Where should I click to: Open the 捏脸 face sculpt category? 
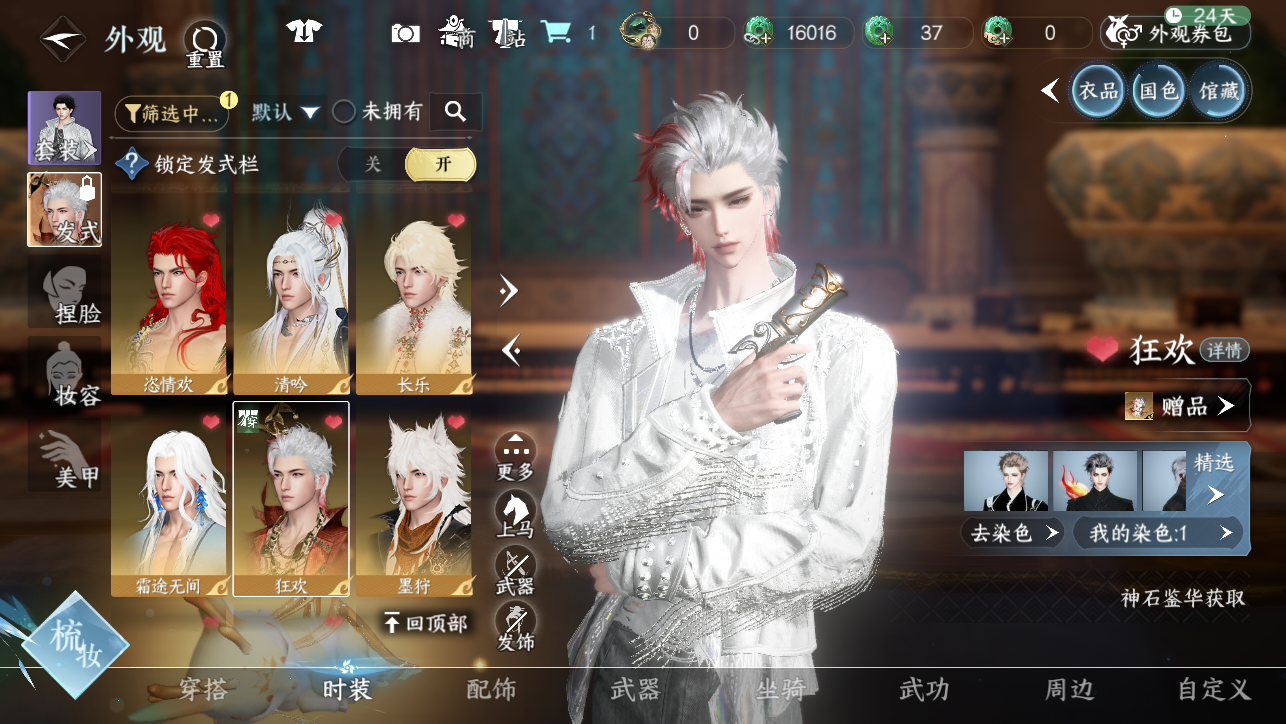point(65,293)
